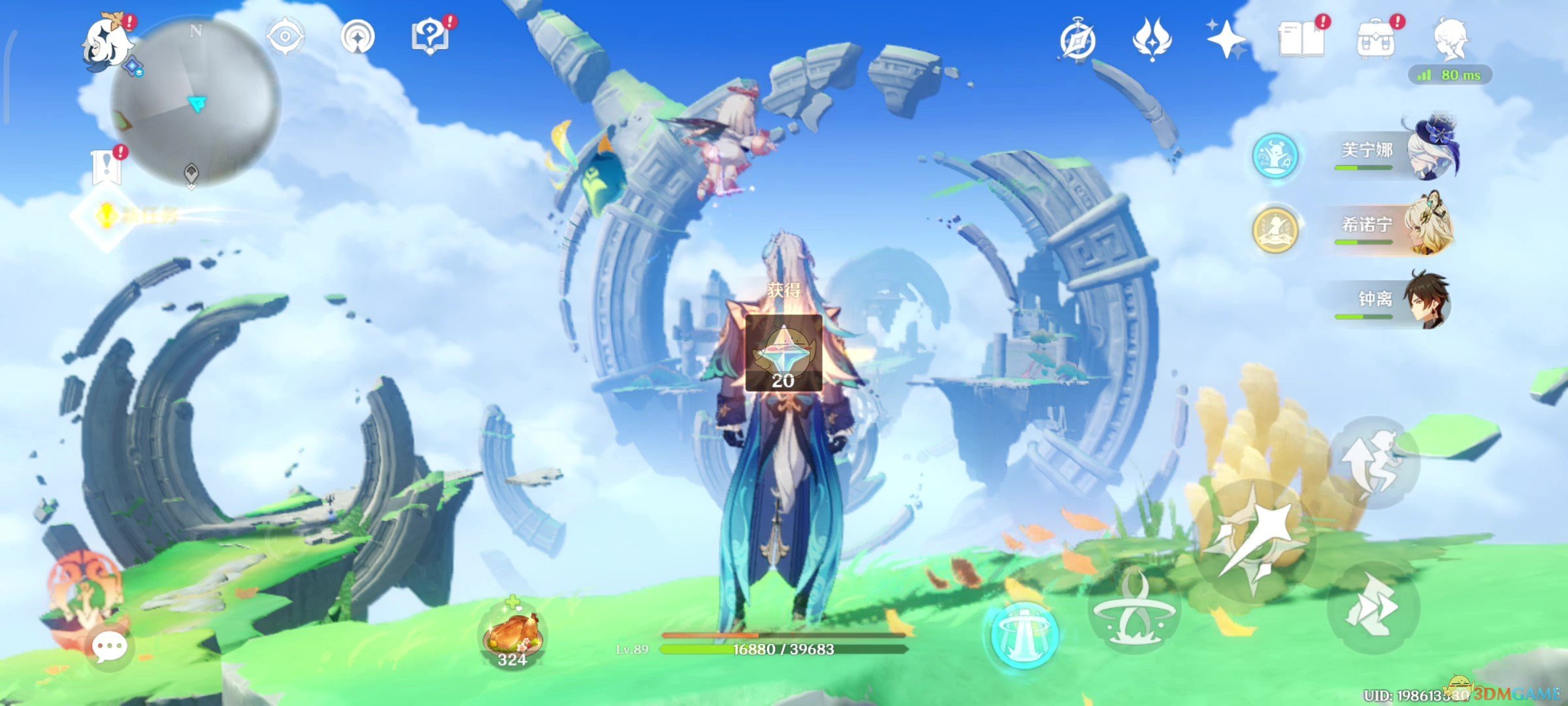Activate elemental sight eye icon
This screenshot has width=1568, height=706.
[286, 36]
